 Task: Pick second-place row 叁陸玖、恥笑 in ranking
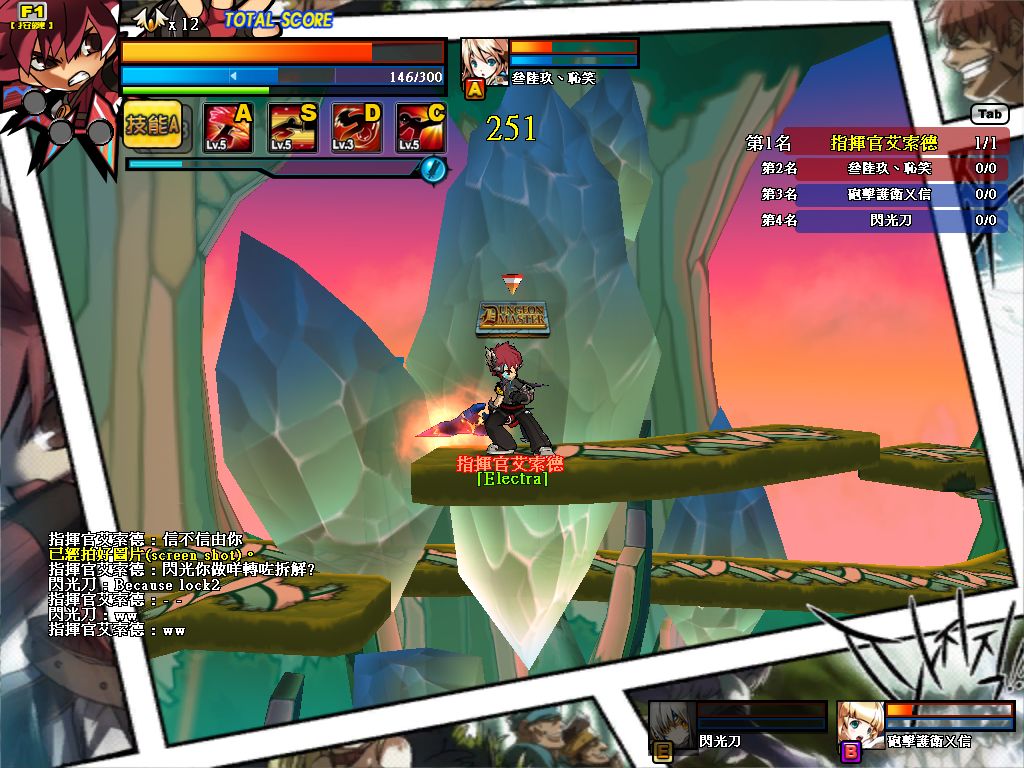point(877,168)
